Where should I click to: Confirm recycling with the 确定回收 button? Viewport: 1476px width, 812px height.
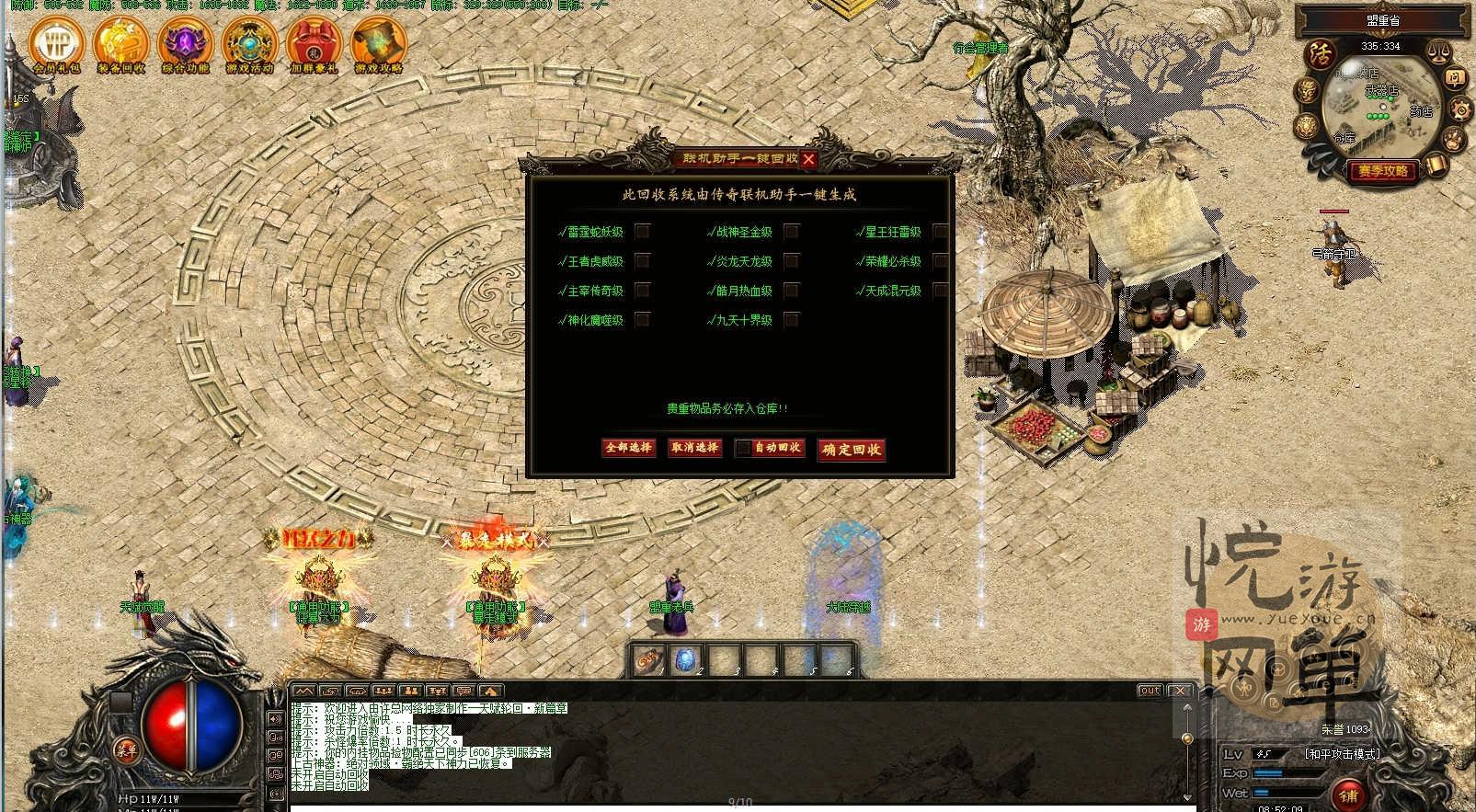coord(851,450)
